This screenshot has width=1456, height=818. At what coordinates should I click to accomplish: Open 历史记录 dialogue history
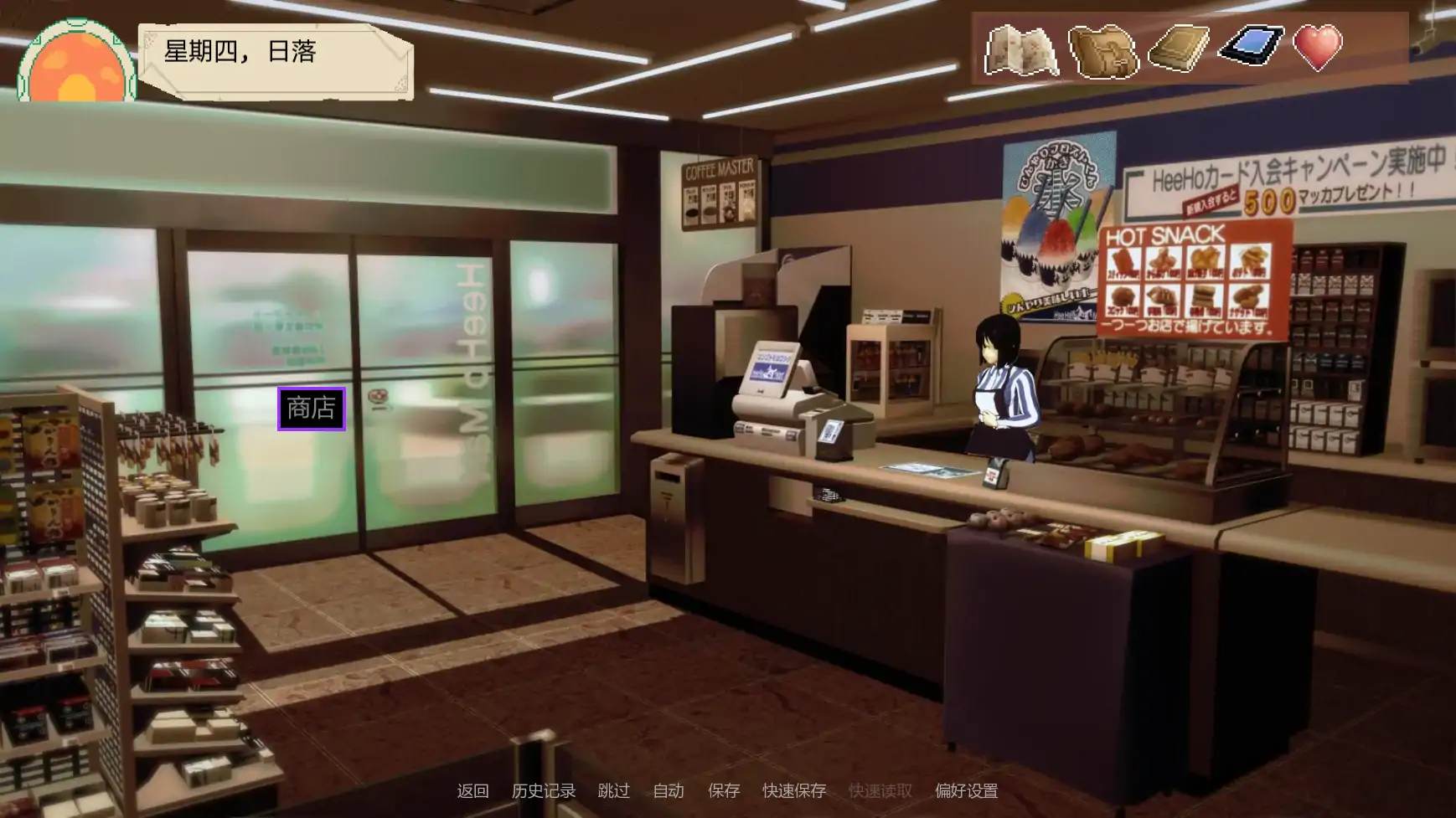tap(544, 790)
